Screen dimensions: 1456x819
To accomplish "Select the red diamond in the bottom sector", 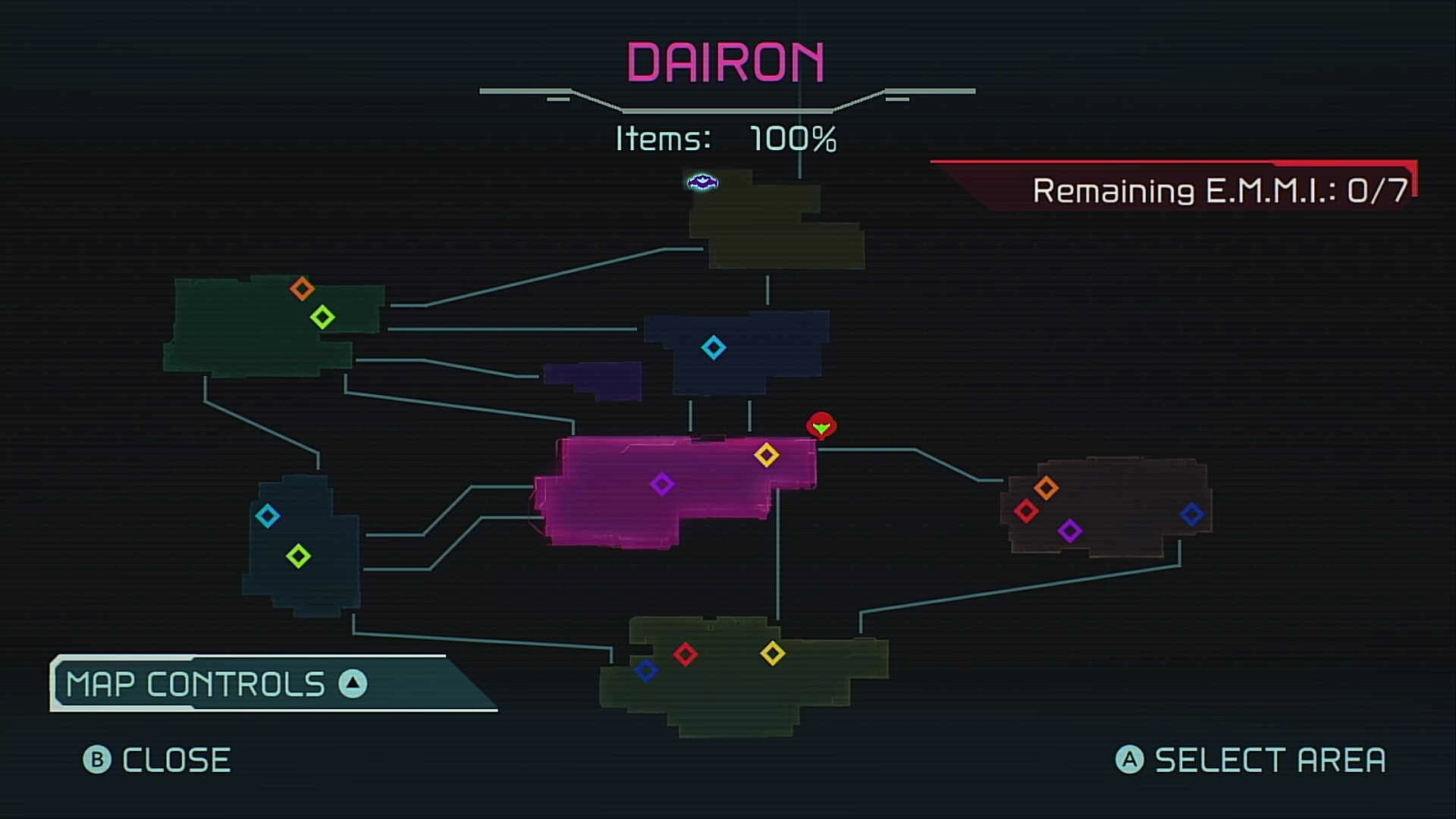I will [686, 655].
